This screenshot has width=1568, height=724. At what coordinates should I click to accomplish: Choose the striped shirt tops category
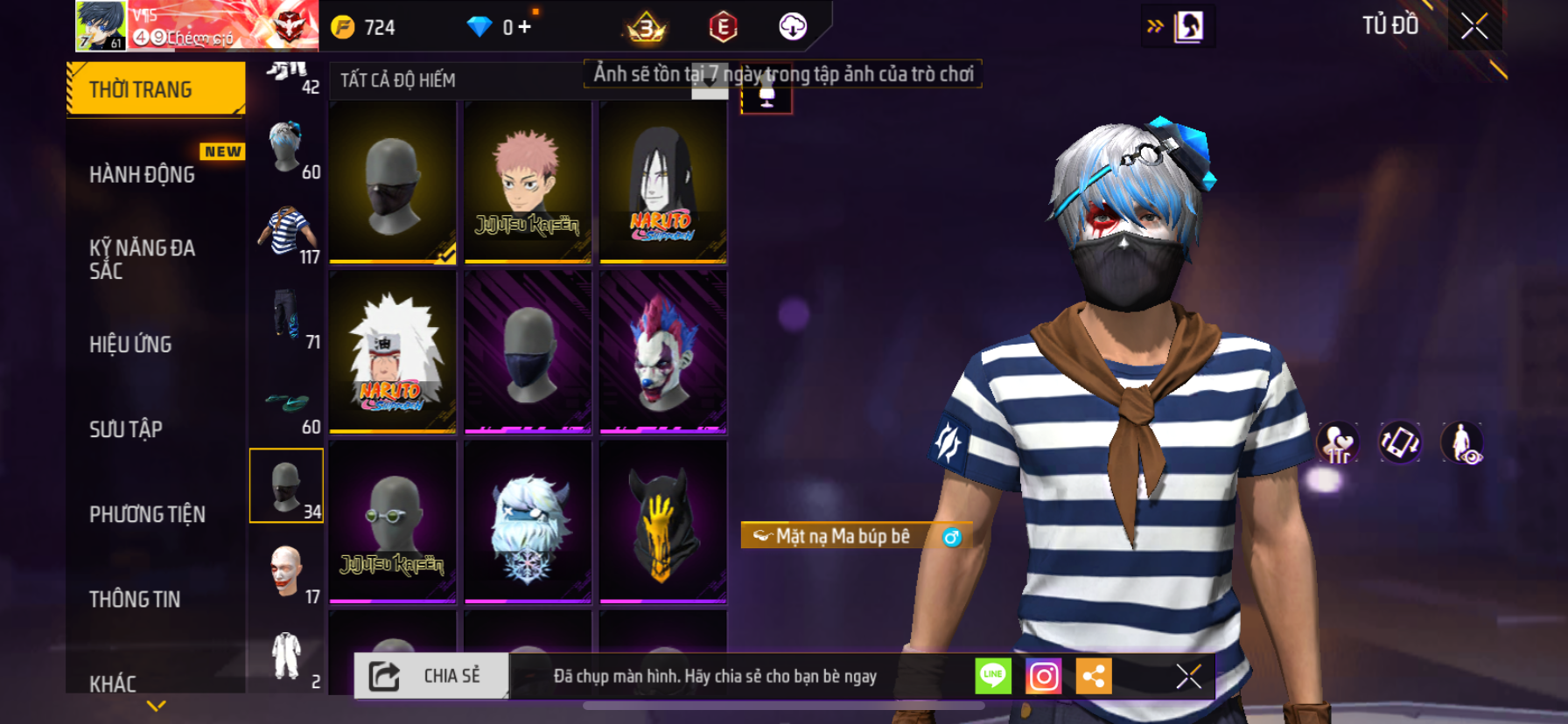point(286,233)
